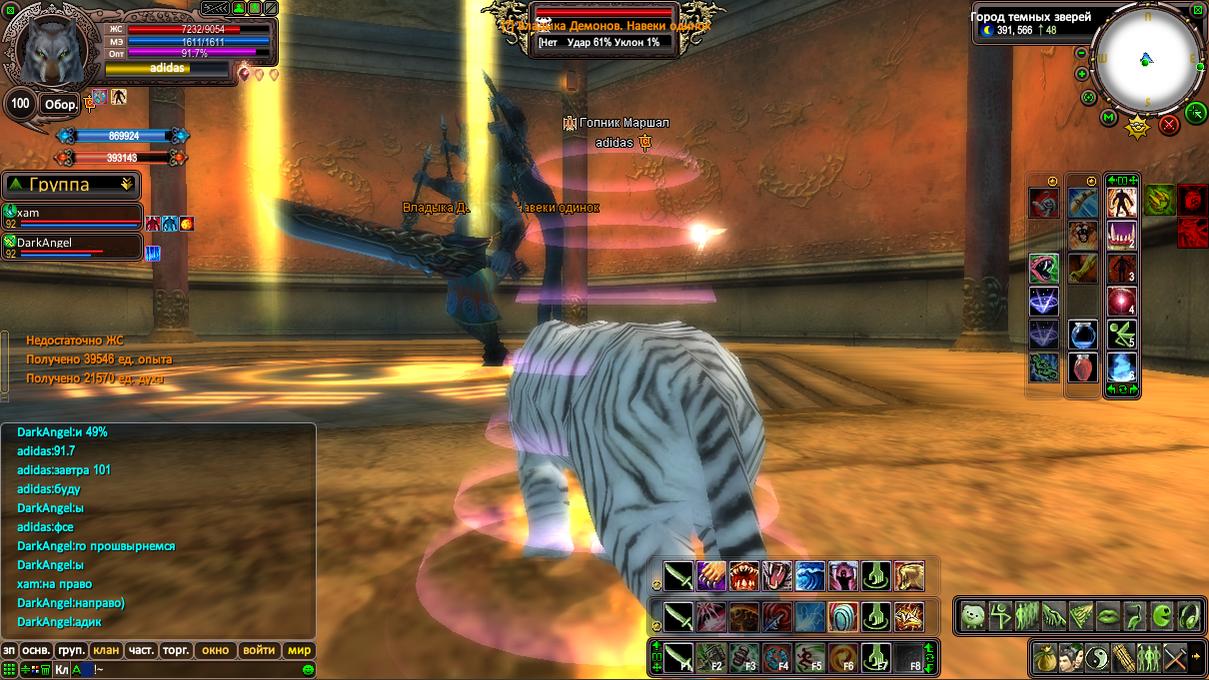The height and width of the screenshot is (680, 1209).
Task: Use the F1 sword attack hotbar slot
Action: click(678, 657)
